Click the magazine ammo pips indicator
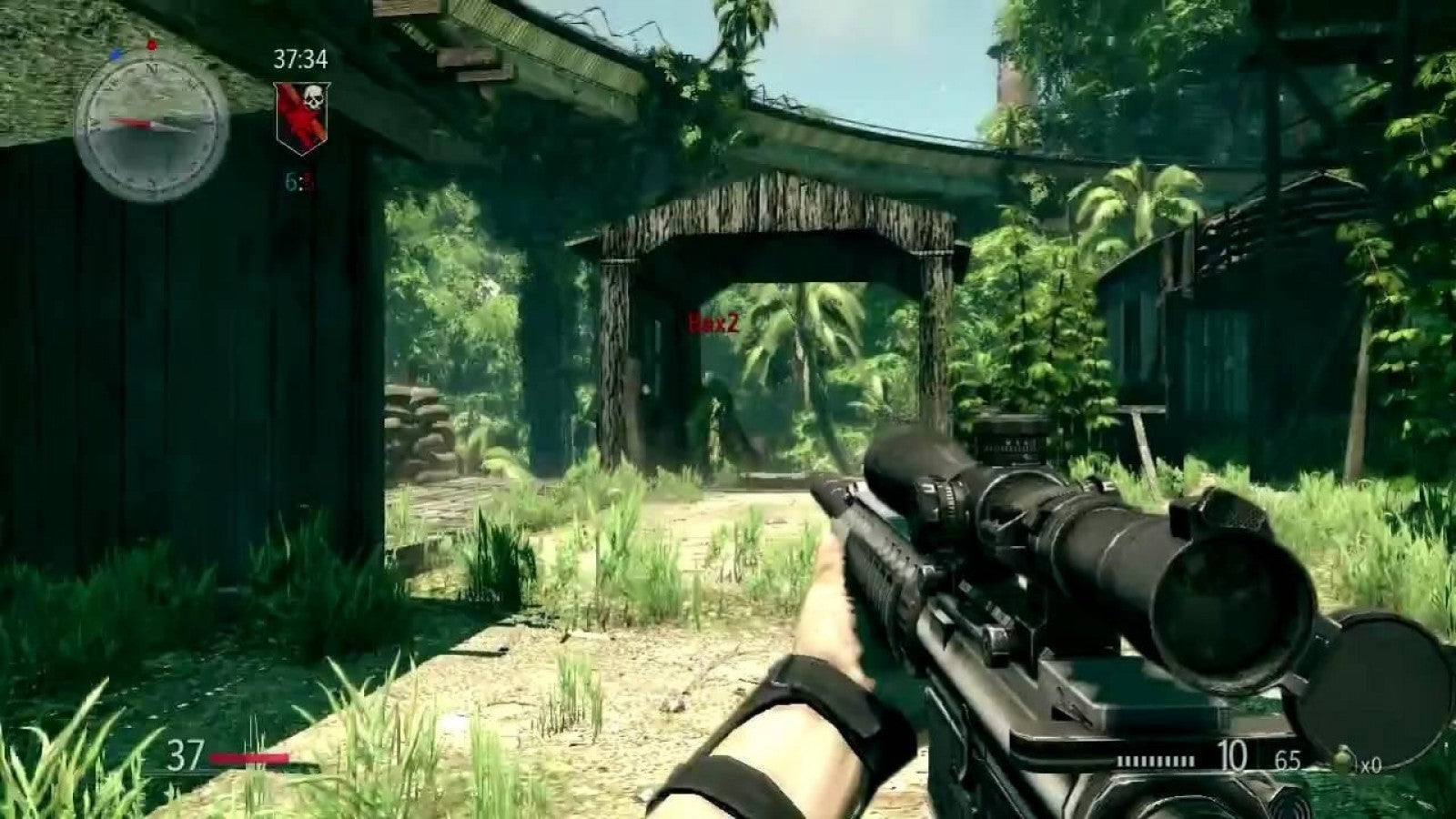This screenshot has height=819, width=1456. (1156, 760)
